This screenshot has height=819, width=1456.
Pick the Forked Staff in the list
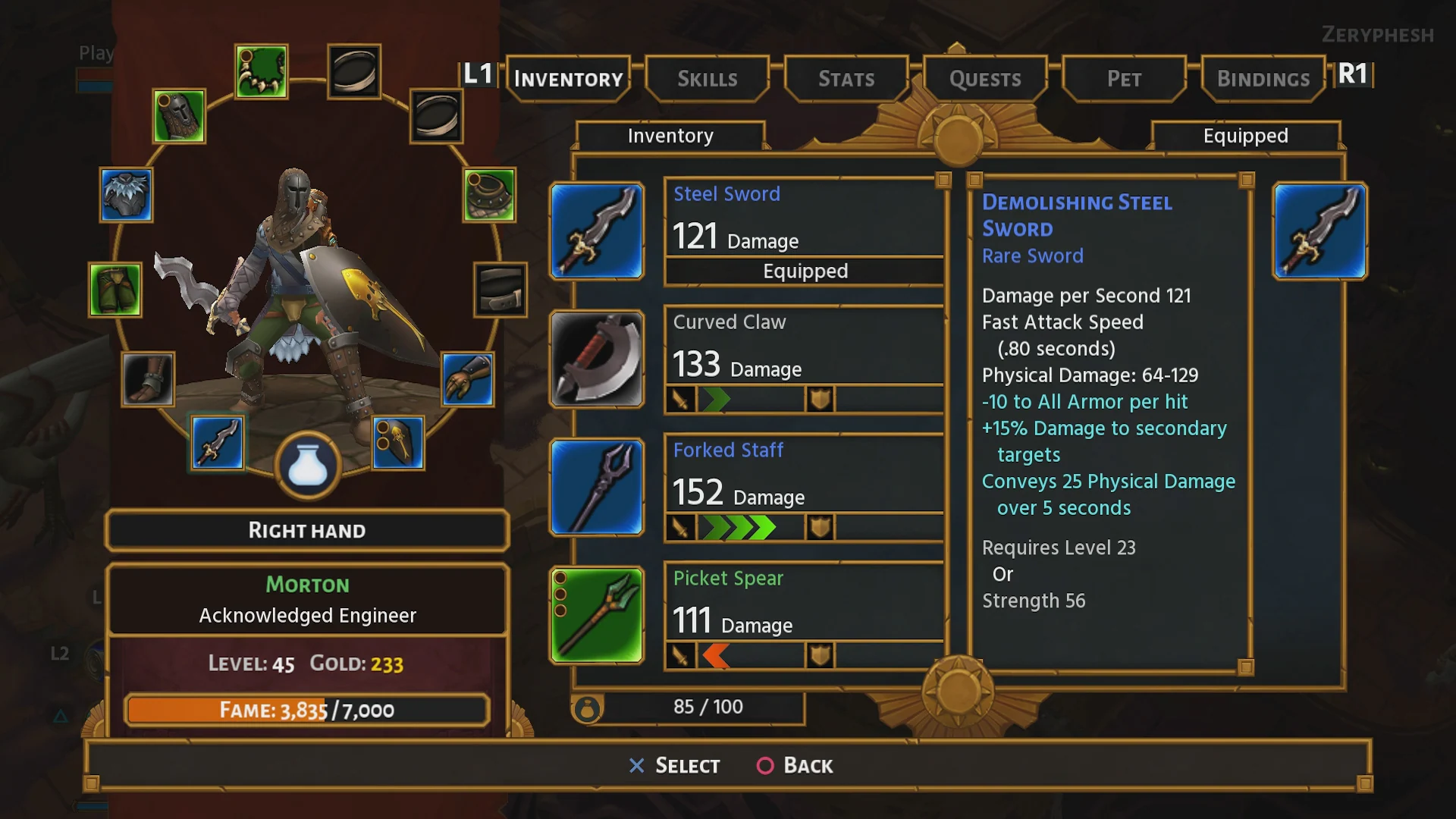coord(804,488)
